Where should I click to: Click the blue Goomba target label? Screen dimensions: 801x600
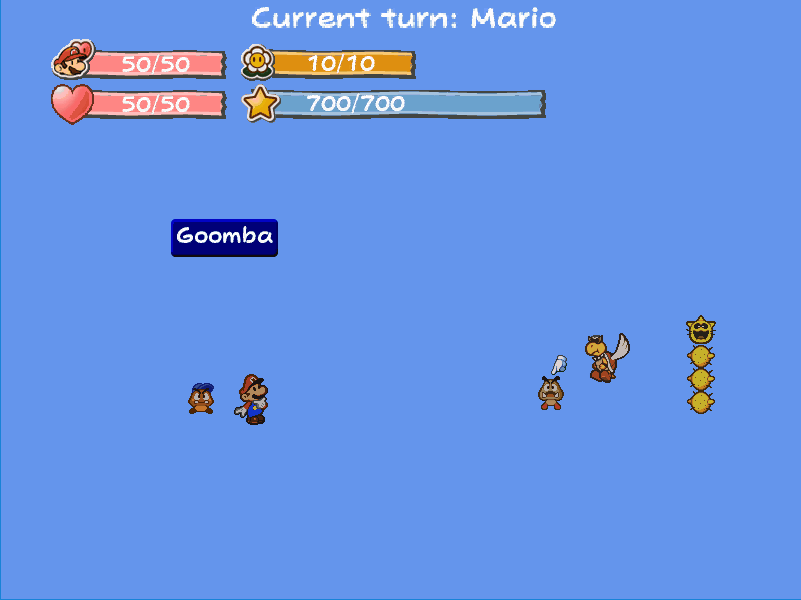pos(224,237)
